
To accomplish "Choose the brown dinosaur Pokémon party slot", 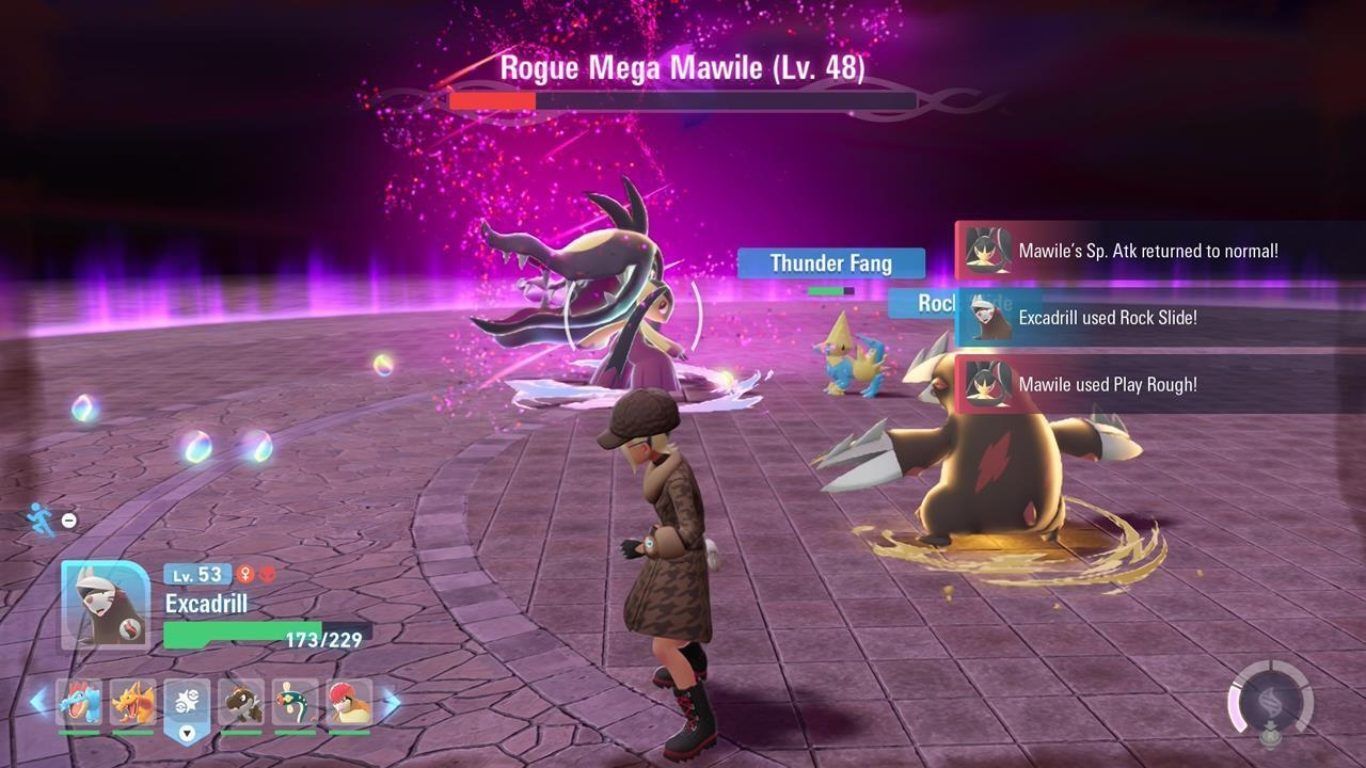I will pos(241,702).
